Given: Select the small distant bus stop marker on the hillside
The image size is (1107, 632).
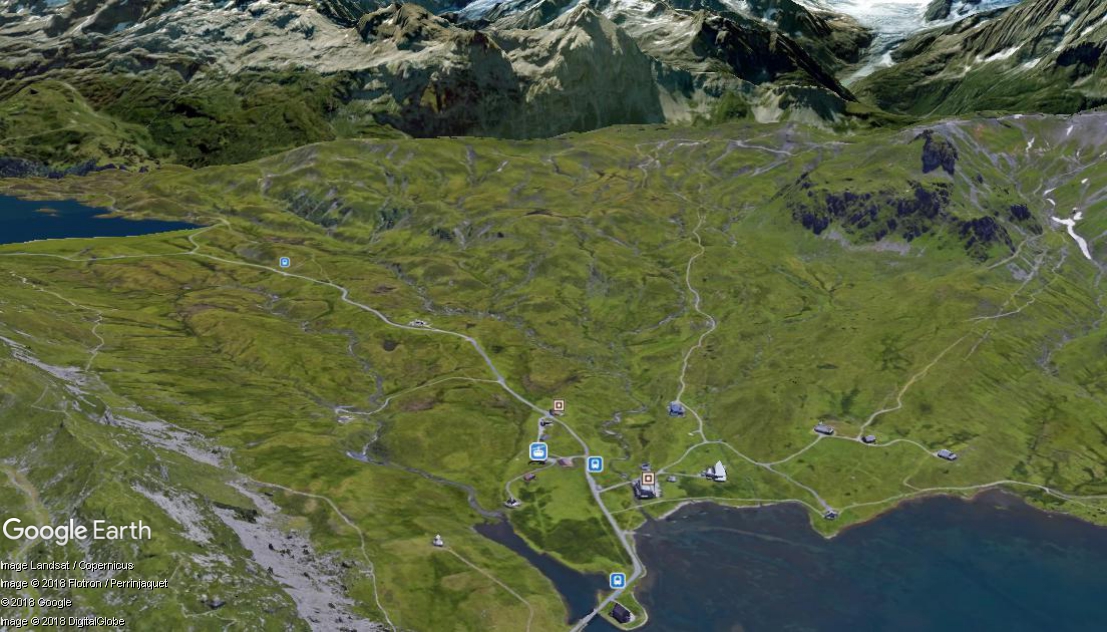Looking at the screenshot, I should [x=284, y=262].
